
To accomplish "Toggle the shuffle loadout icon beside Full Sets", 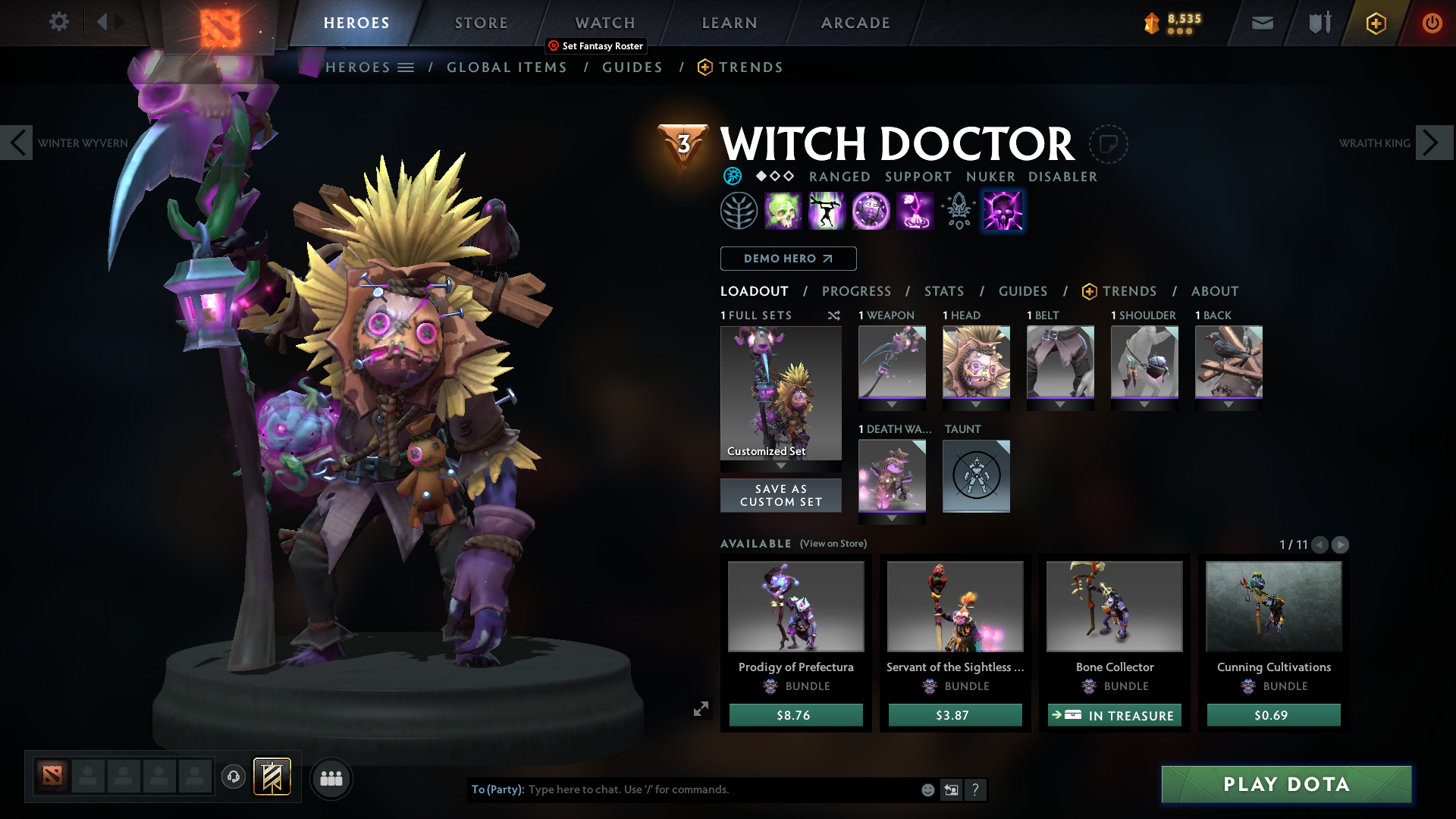I will point(833,315).
